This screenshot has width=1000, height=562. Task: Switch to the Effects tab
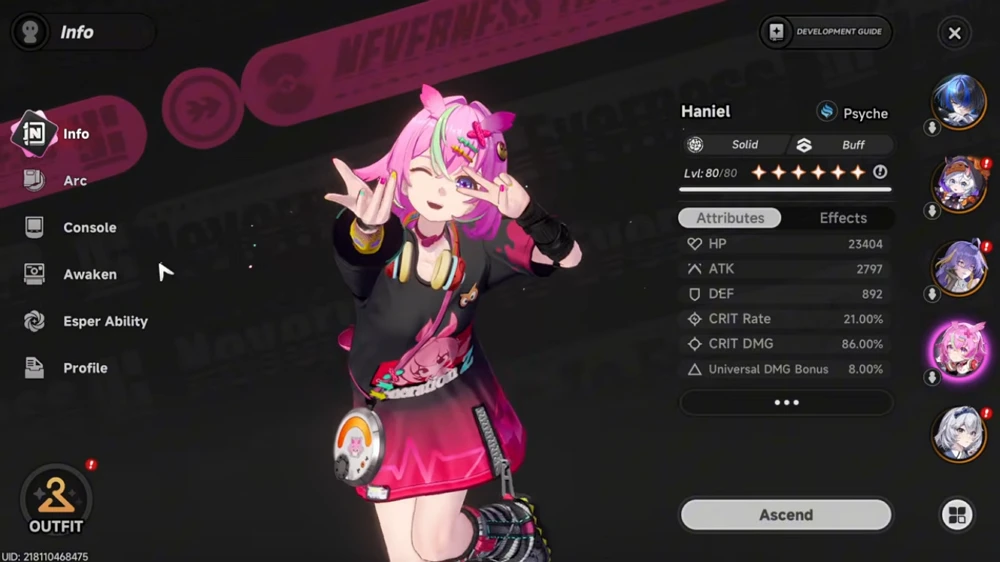point(843,218)
